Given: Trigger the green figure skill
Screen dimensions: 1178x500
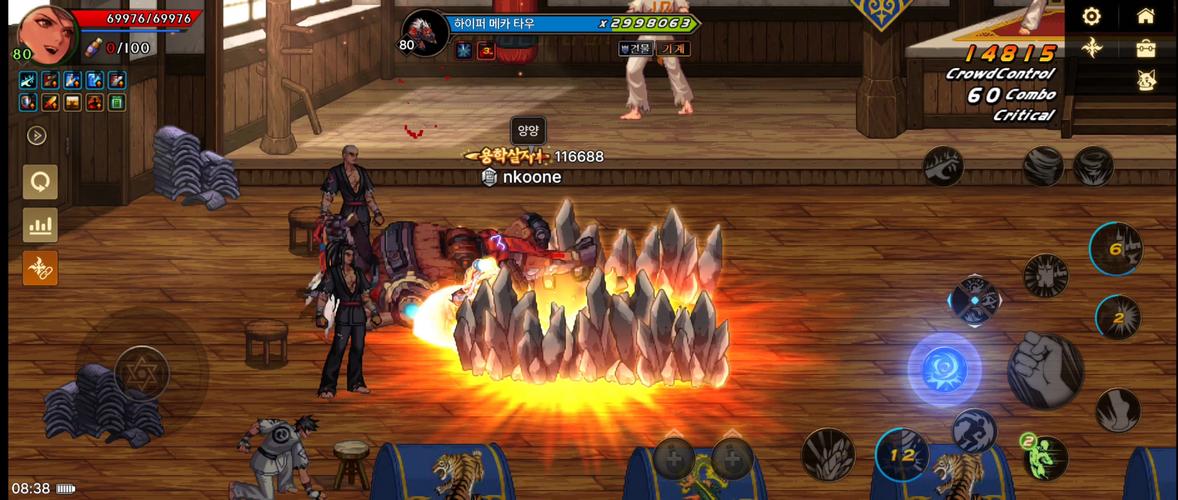Looking at the screenshot, I should point(1043,457).
